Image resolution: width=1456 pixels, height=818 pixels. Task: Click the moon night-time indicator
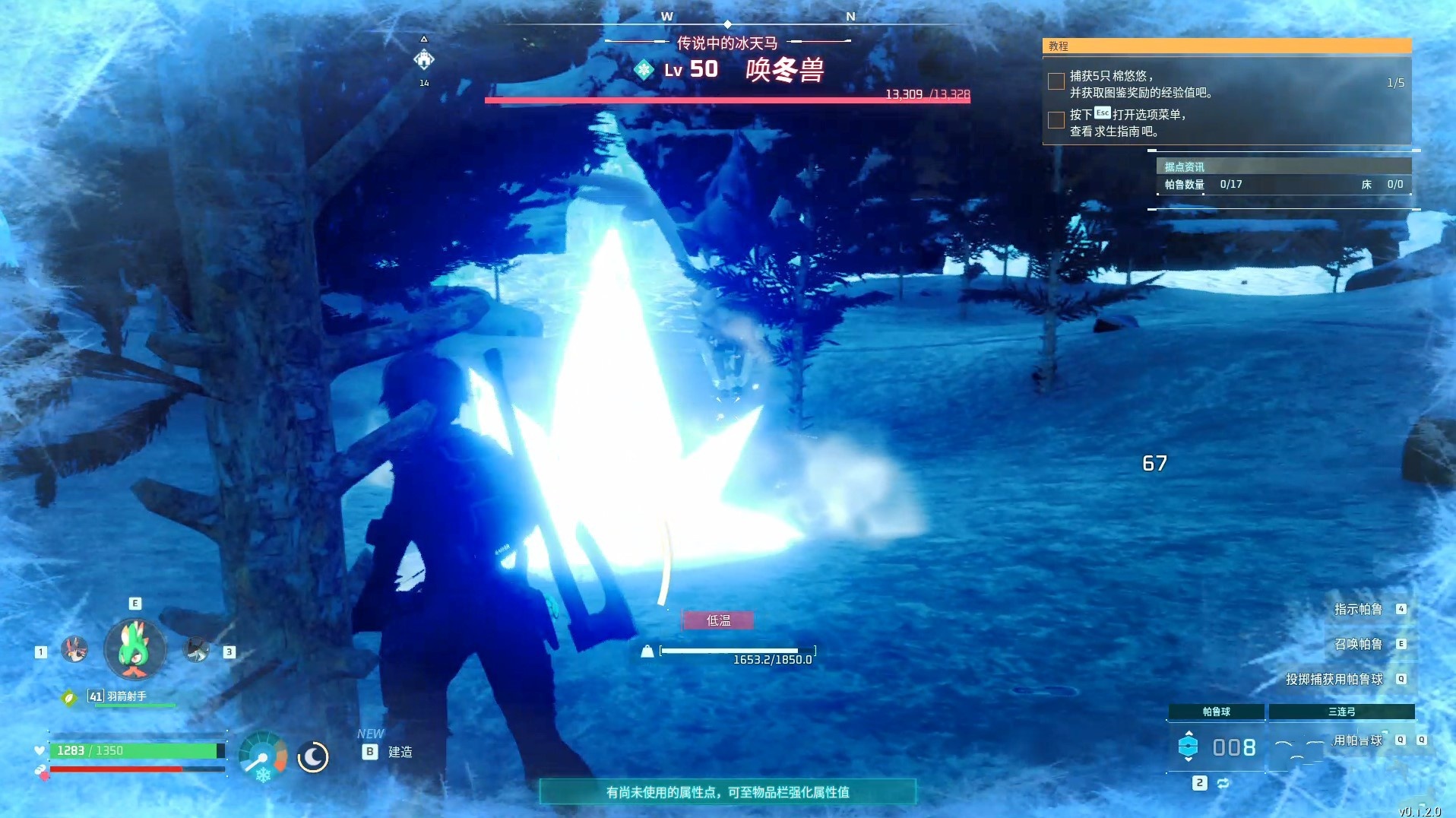click(x=312, y=758)
